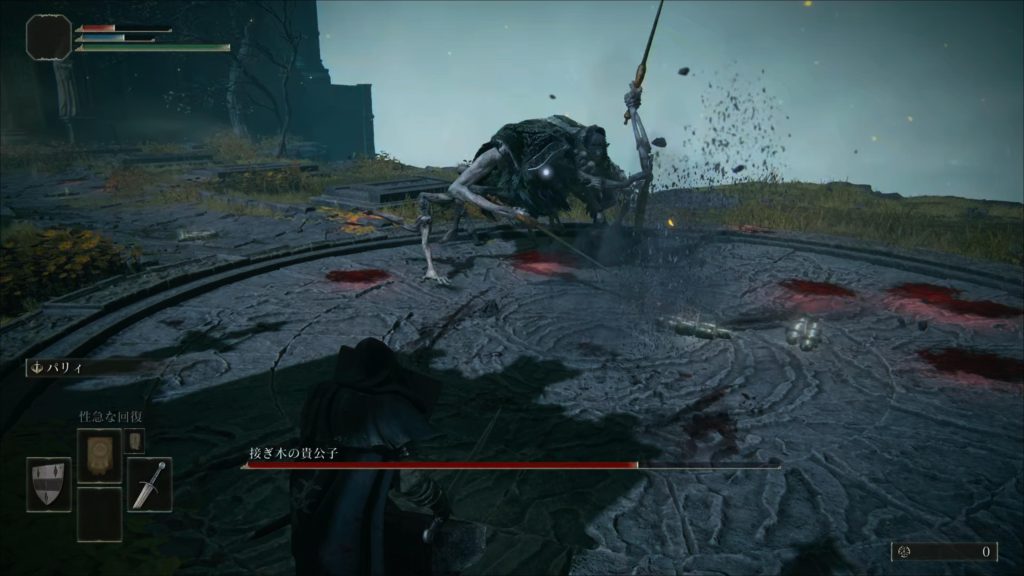Click the small next-spell preview icon
This screenshot has height=576, width=1024.
(134, 441)
